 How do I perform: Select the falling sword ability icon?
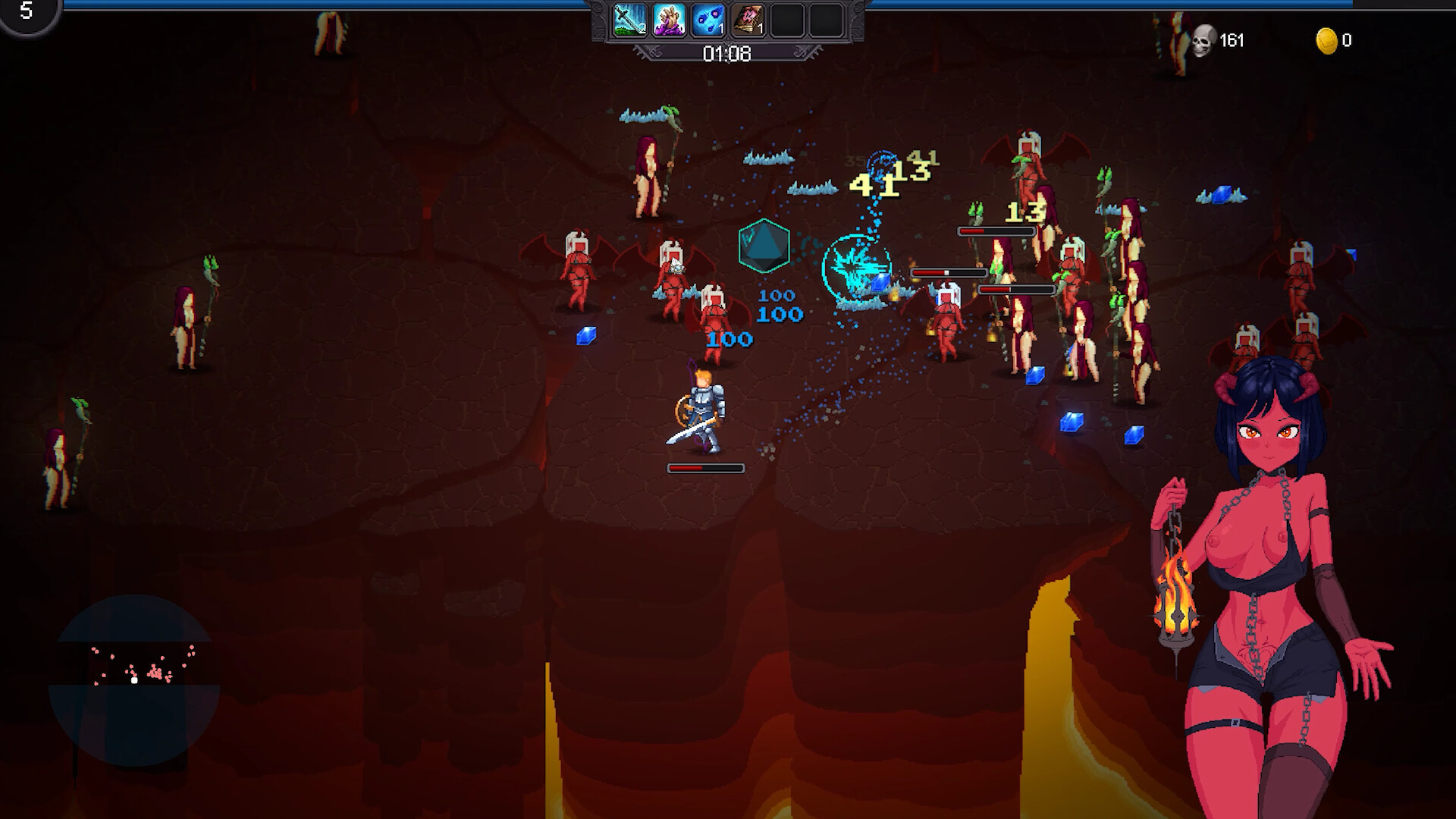[629, 20]
